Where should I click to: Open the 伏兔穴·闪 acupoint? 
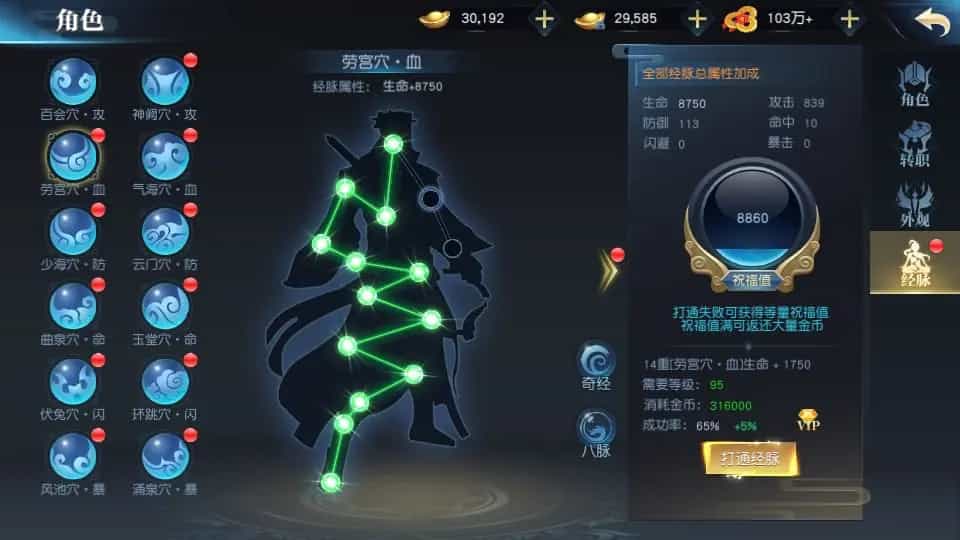(x=73, y=381)
